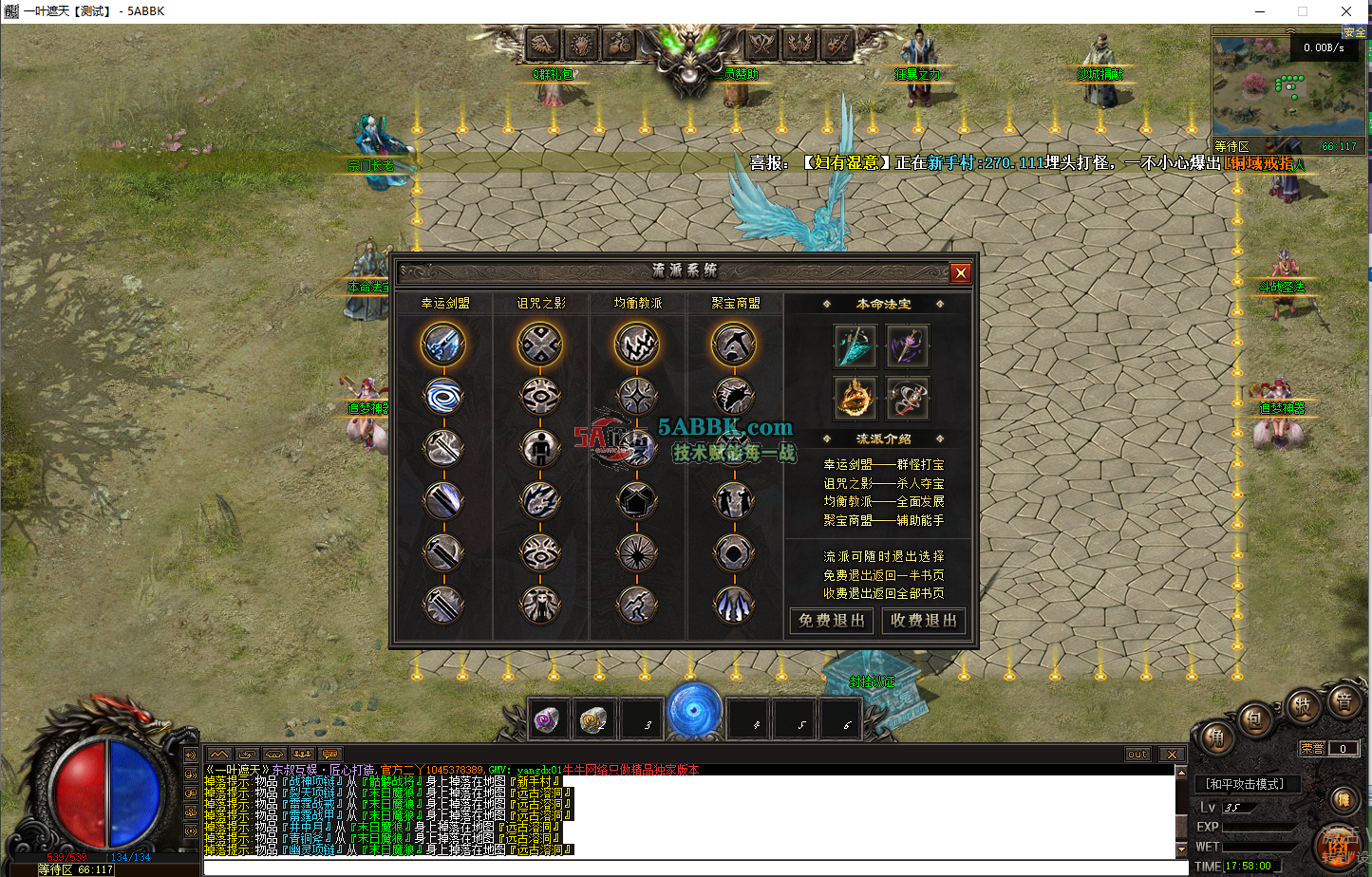Click the 收费退出 button
Viewport: 1372px width, 877px height.
pyautogui.click(x=923, y=620)
